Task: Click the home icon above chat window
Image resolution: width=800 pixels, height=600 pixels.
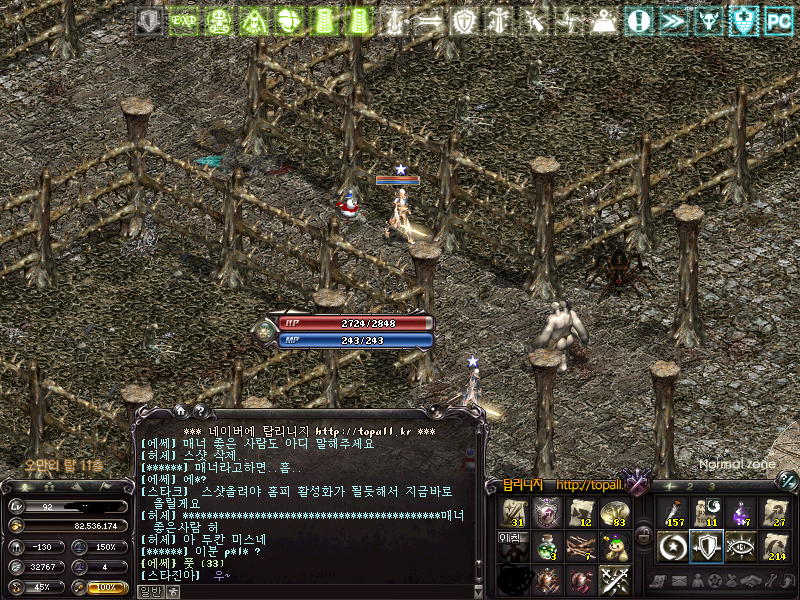Action: [x=181, y=410]
